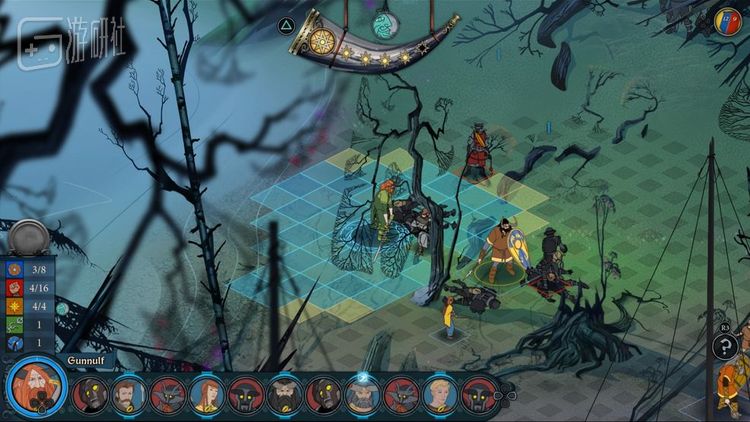Open the question mark help button
This screenshot has width=750, height=422.
[x=726, y=347]
